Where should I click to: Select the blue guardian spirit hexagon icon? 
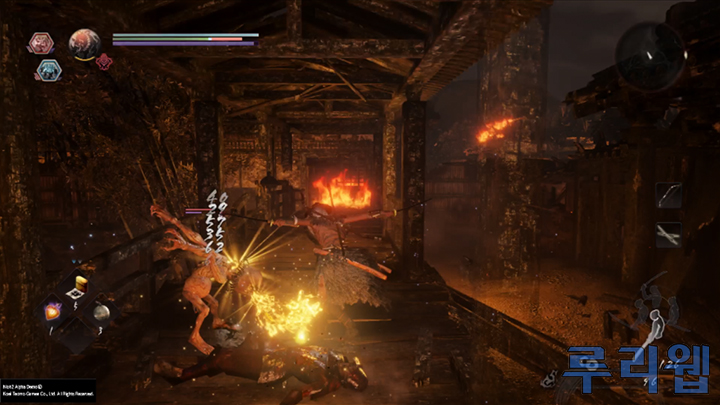[48, 69]
